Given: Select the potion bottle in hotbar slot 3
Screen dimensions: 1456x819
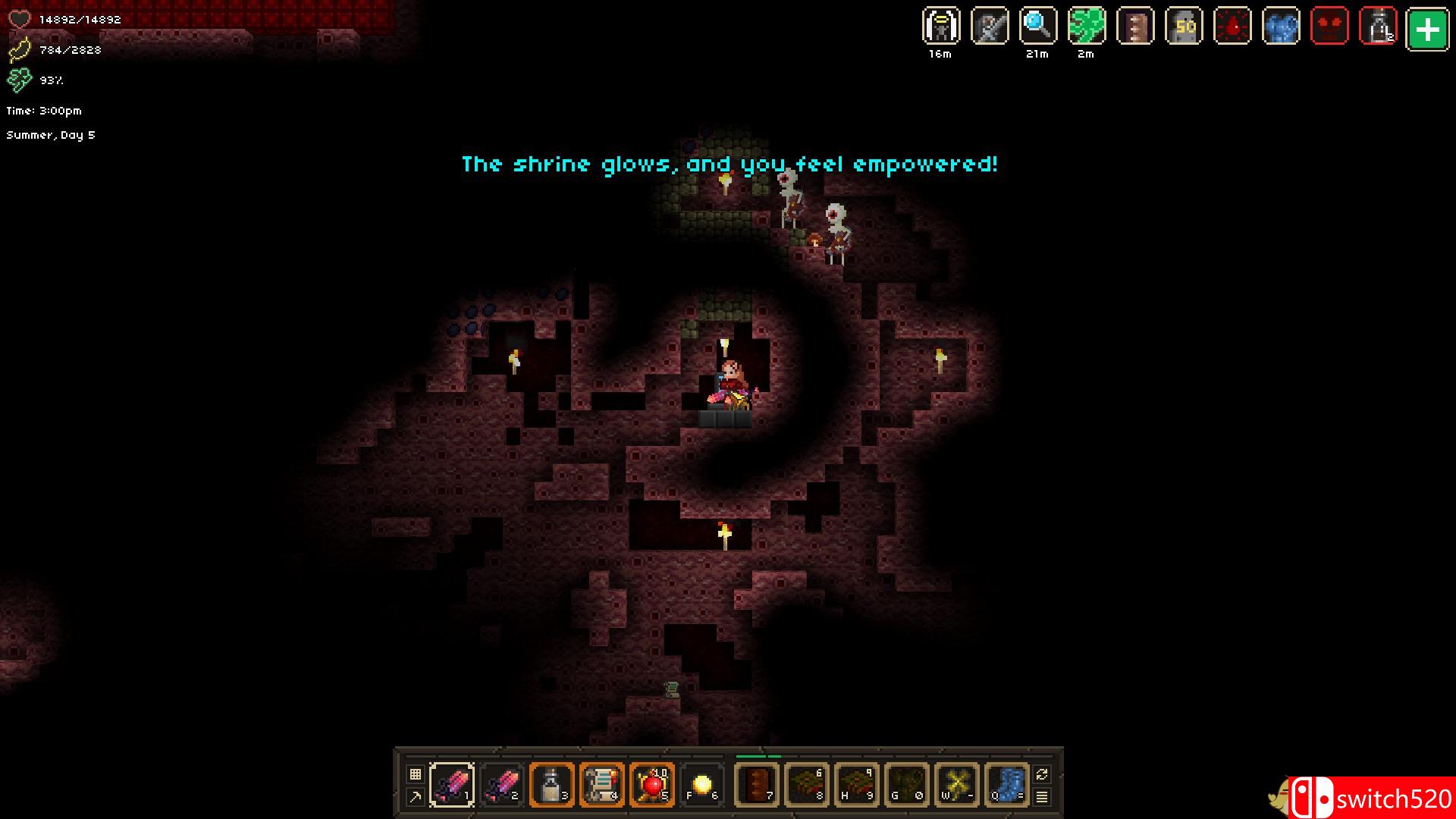Looking at the screenshot, I should (x=552, y=784).
